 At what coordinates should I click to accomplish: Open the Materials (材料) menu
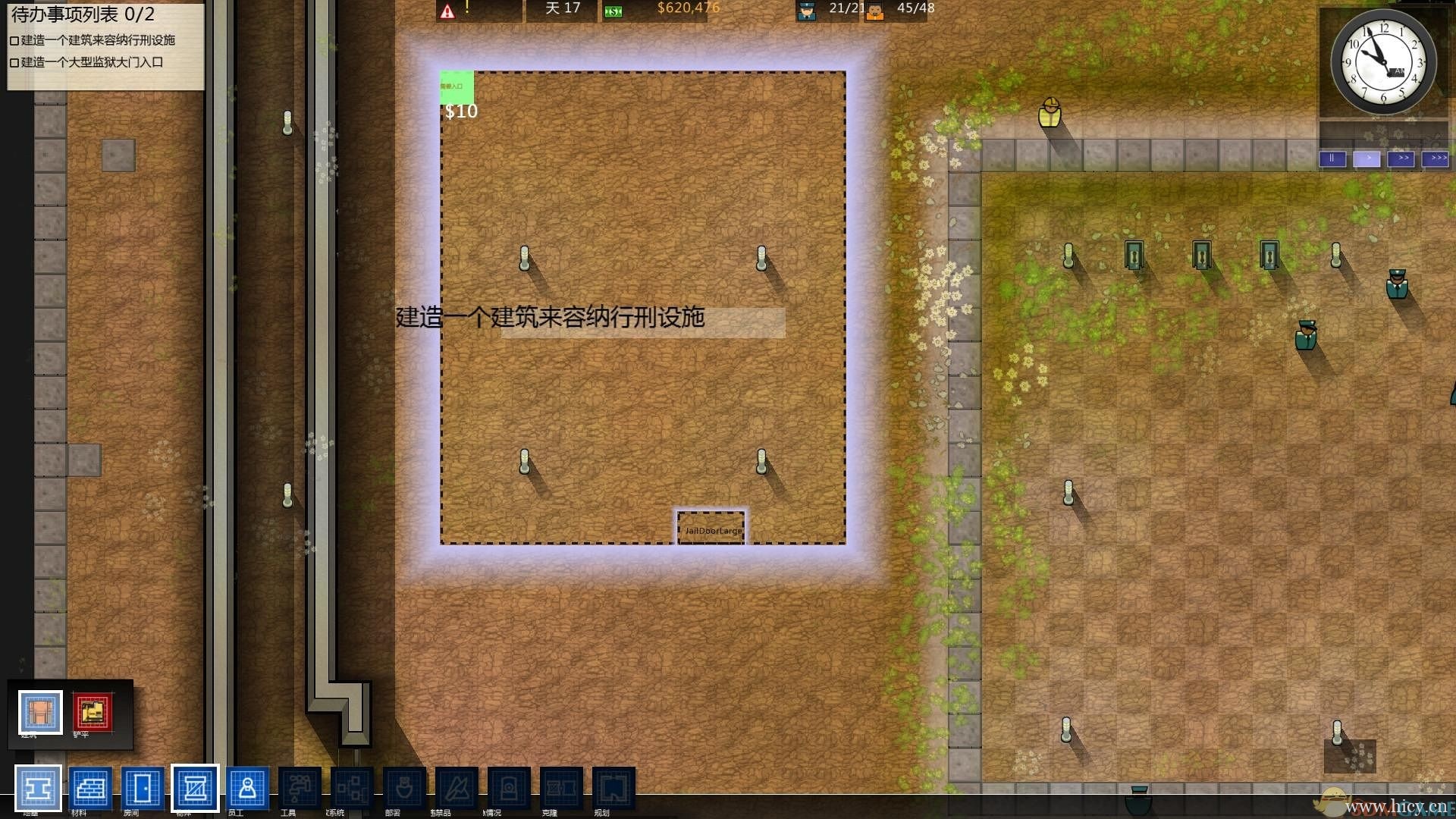[x=89, y=789]
